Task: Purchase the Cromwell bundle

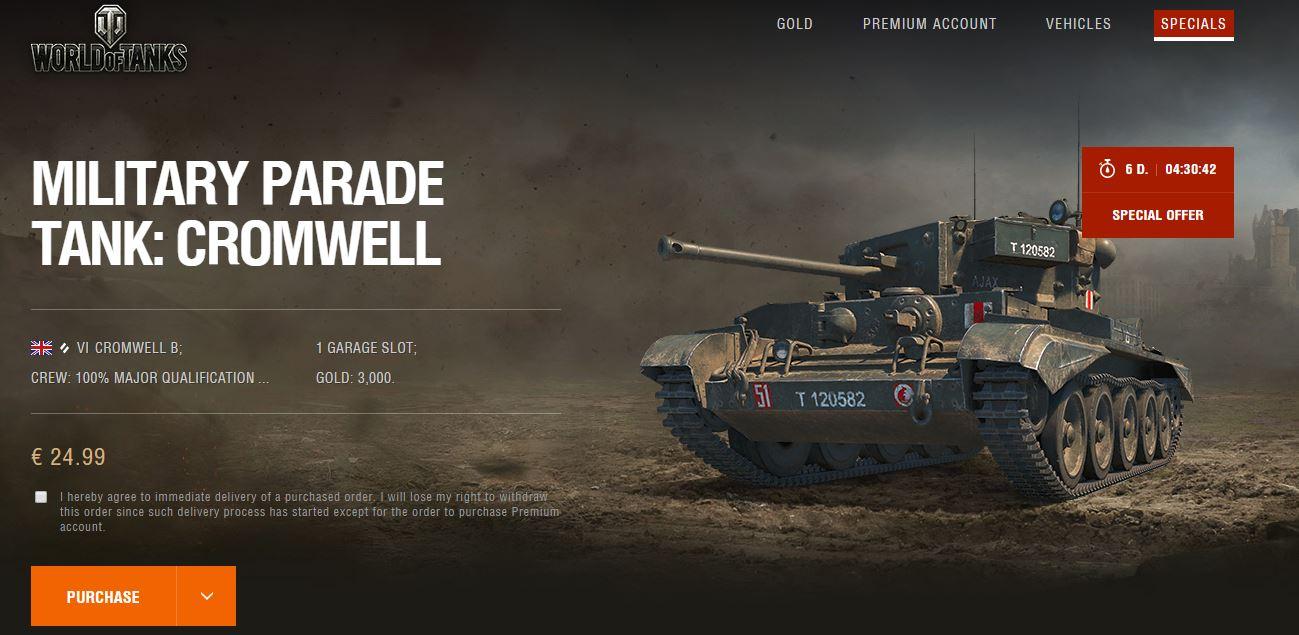Action: click(103, 597)
